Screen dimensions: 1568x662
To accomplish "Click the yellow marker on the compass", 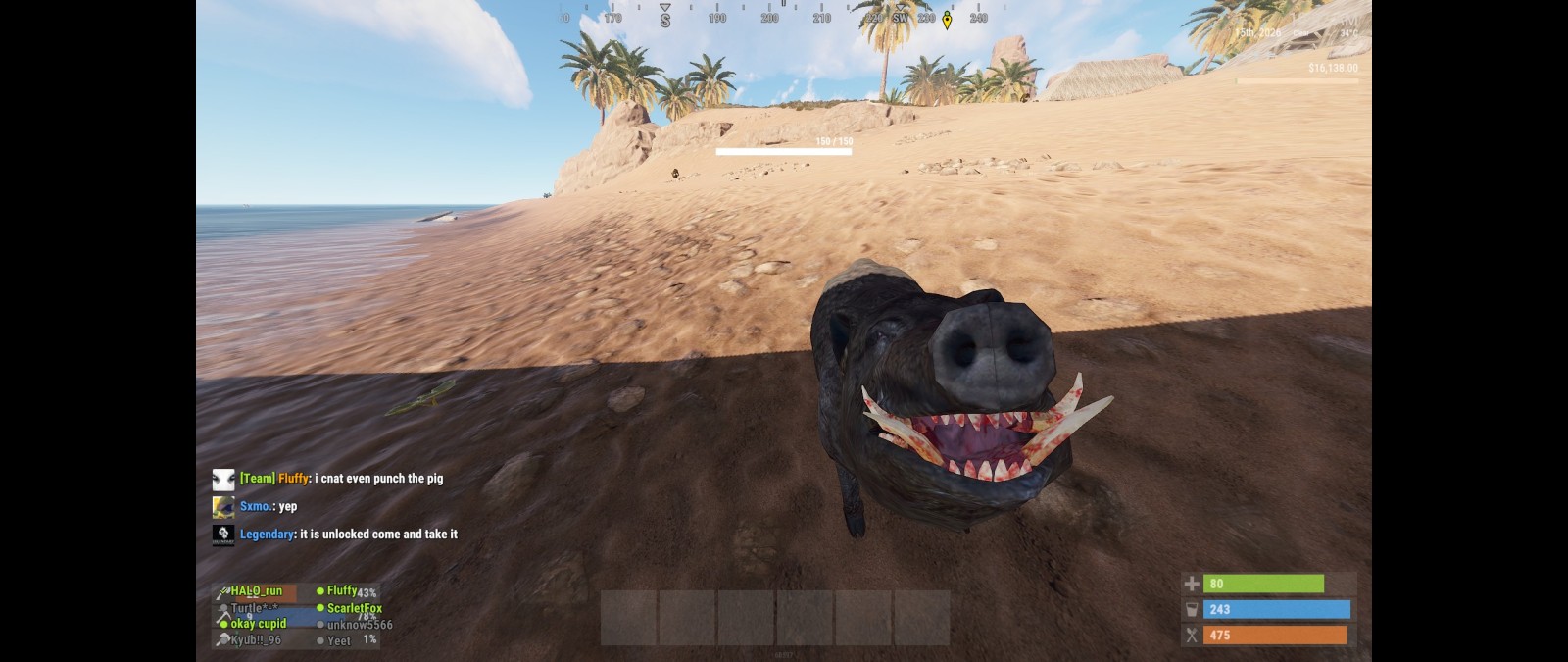I will pyautogui.click(x=947, y=20).
